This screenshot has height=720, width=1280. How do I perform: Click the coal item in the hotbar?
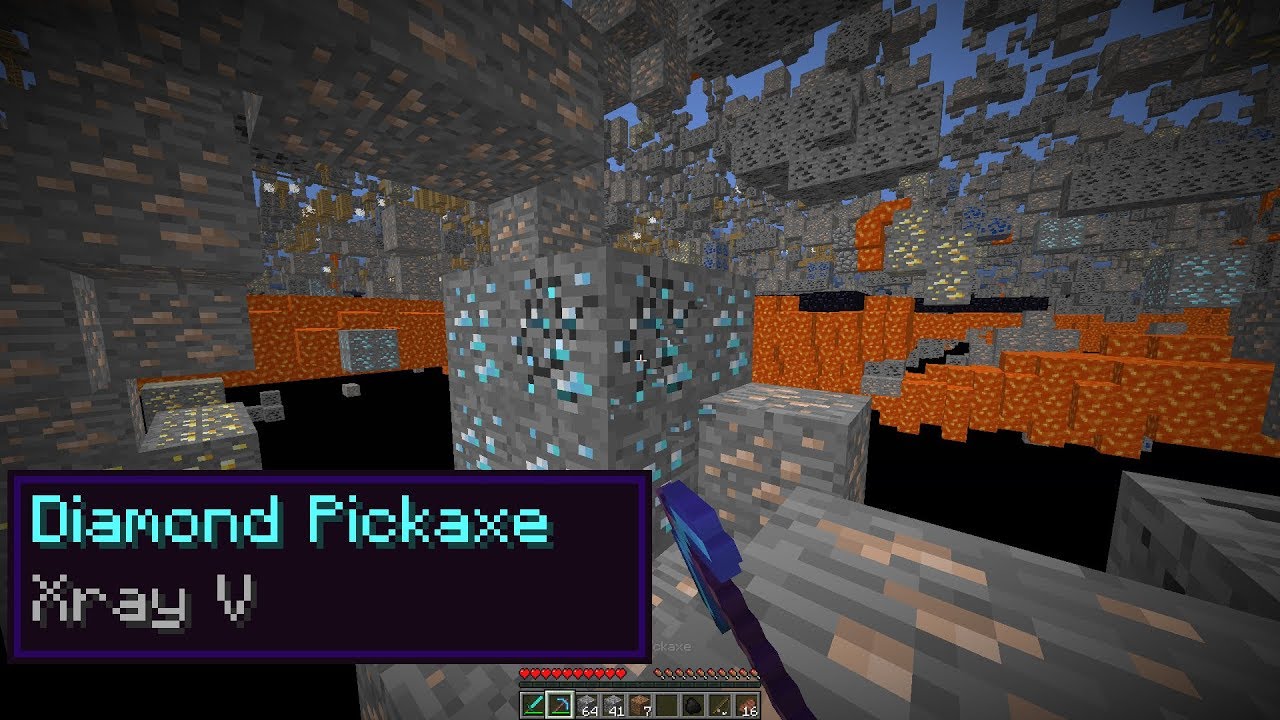[695, 703]
